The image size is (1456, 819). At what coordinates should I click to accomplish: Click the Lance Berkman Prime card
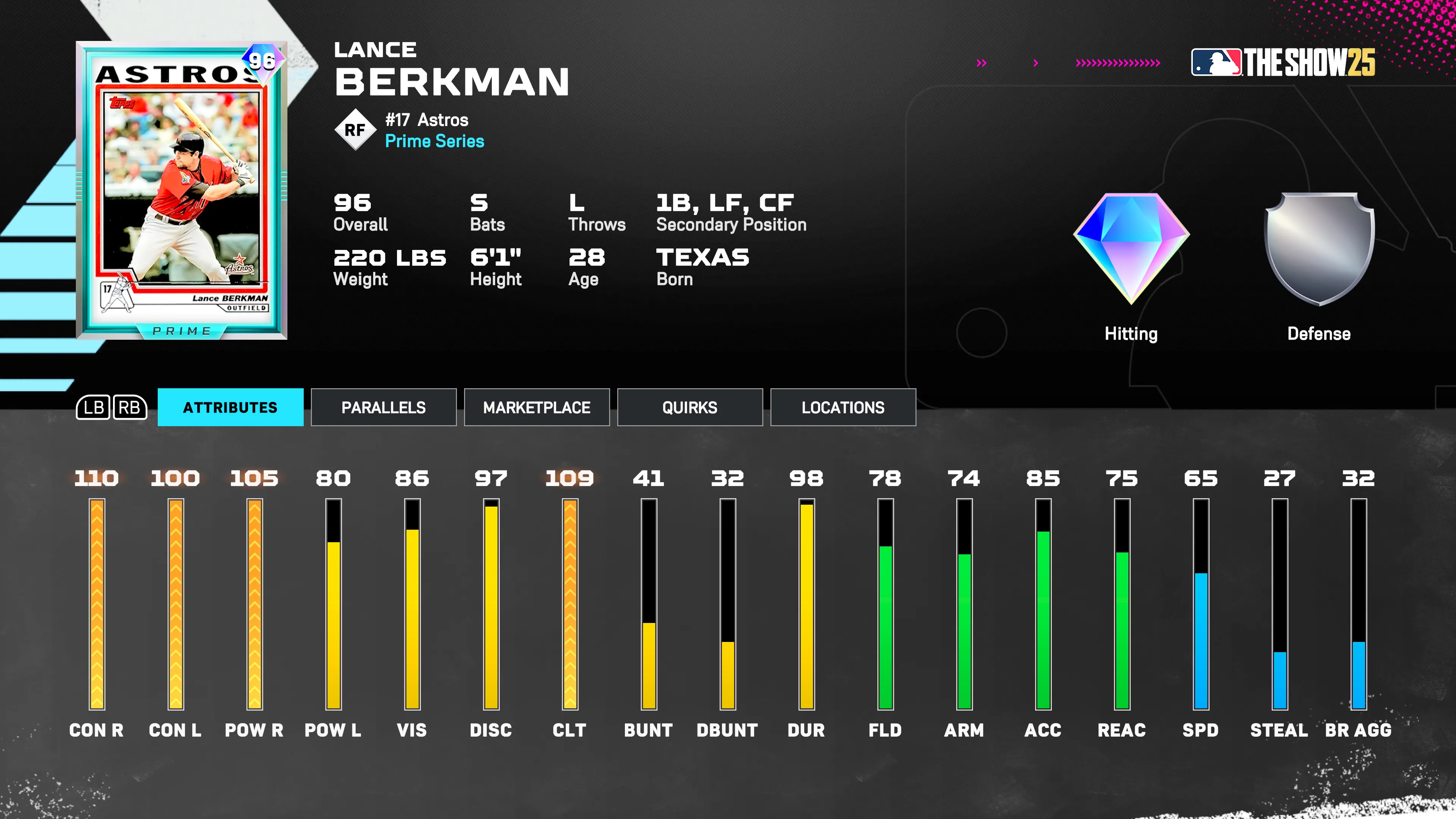pyautogui.click(x=182, y=190)
